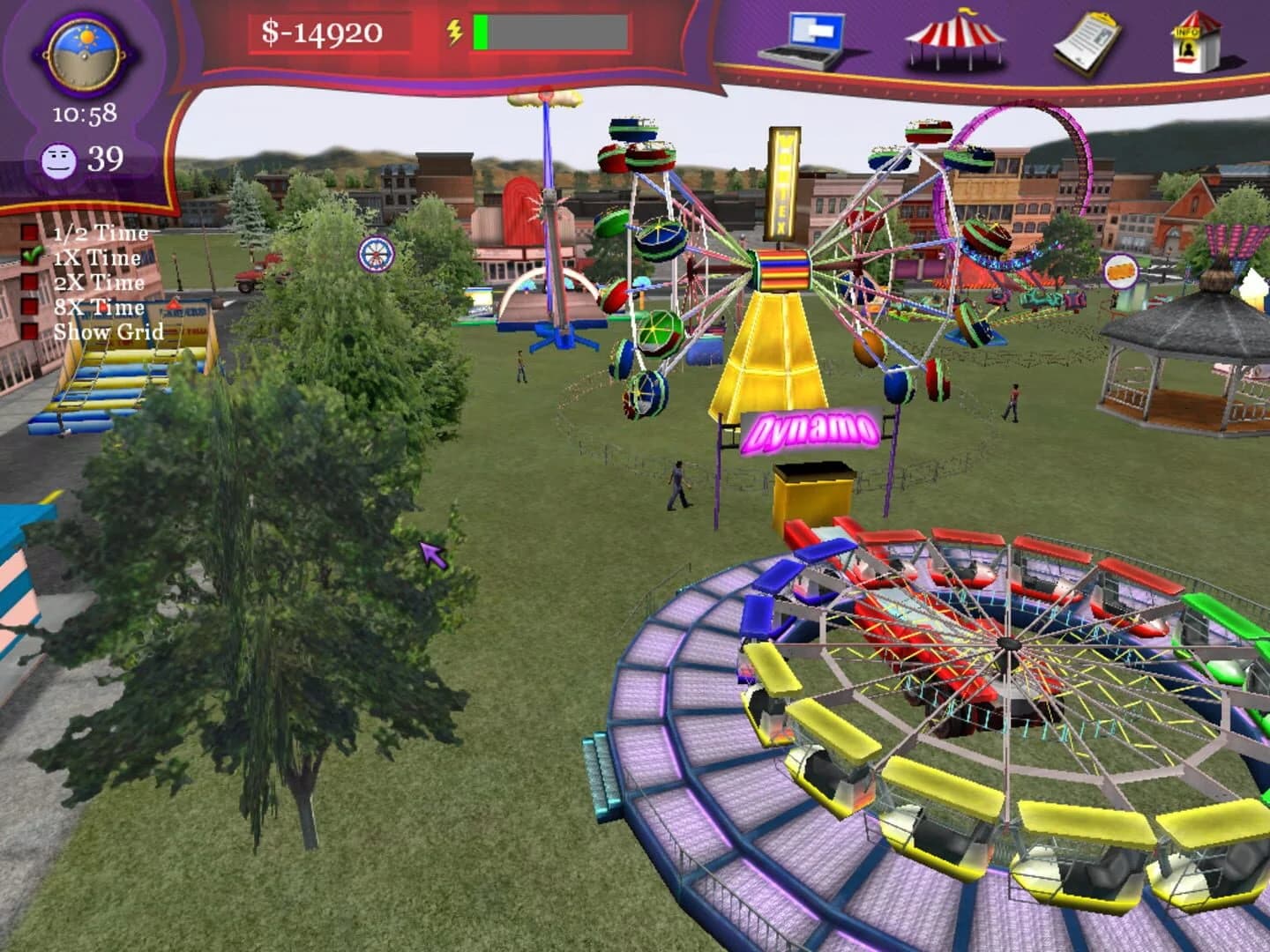This screenshot has height=952, width=1270.
Task: Toggle Show Grid on
Action: 108,332
